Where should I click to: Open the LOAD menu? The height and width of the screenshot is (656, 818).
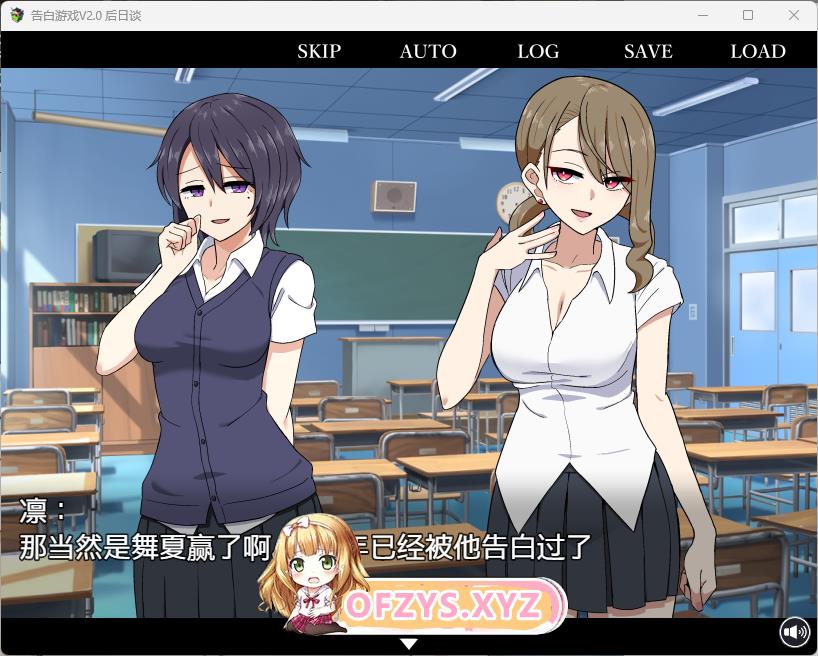tap(758, 51)
